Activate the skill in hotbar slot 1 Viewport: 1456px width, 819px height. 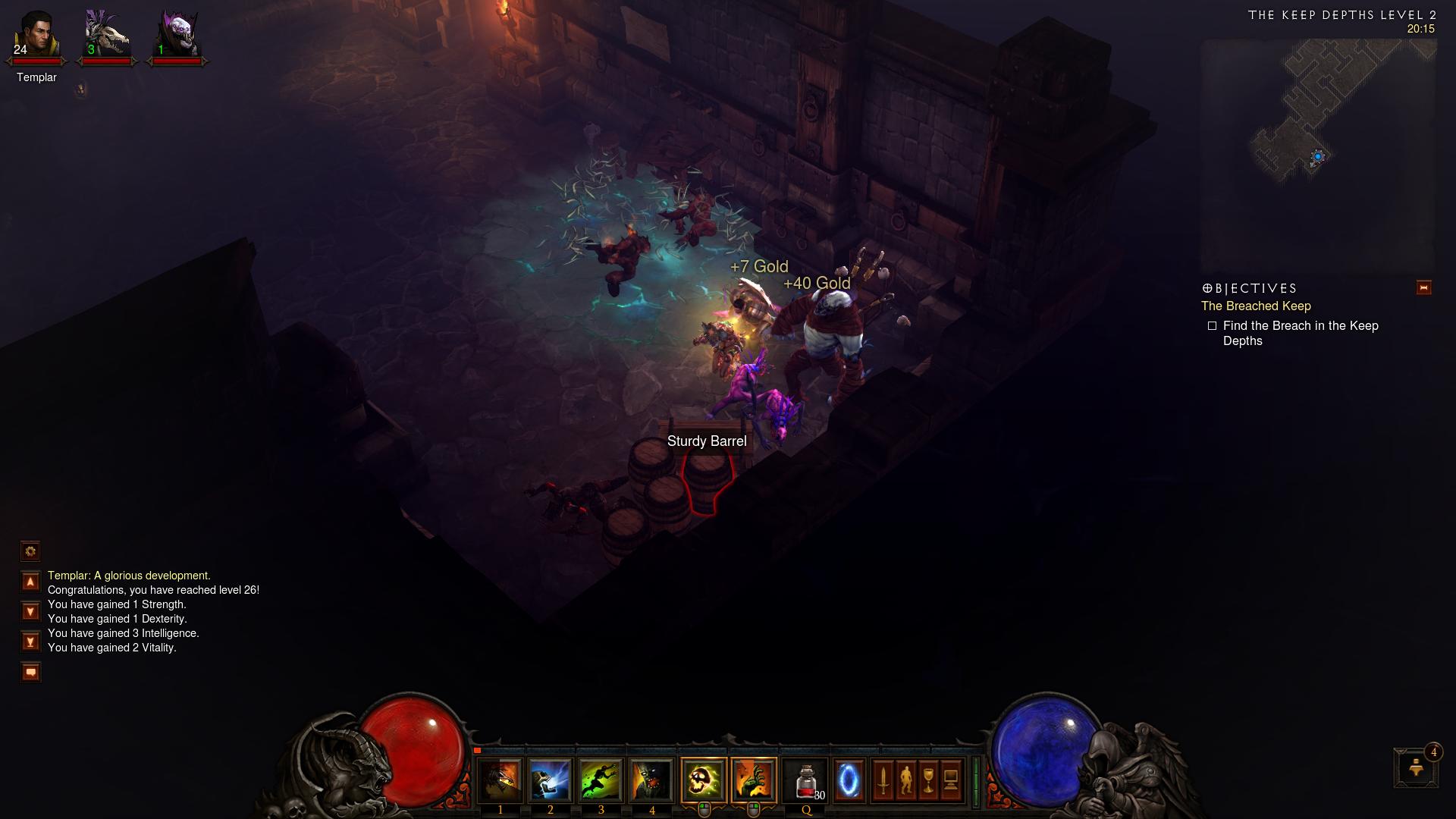pos(500,780)
